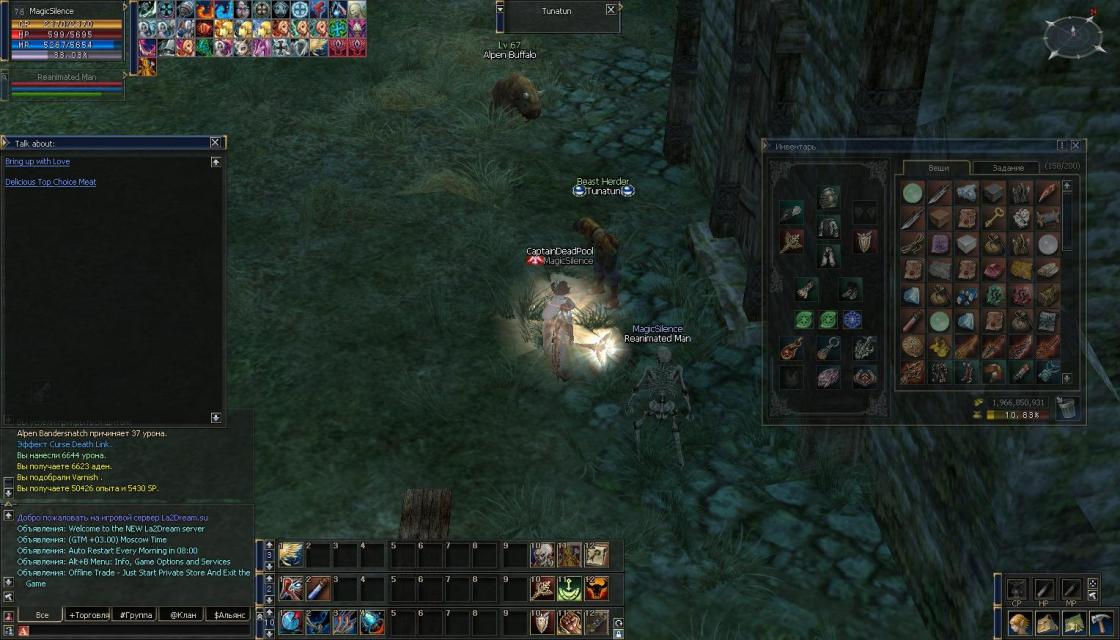Select the $Альянс chat tab
The height and width of the screenshot is (640, 1120).
pos(229,614)
